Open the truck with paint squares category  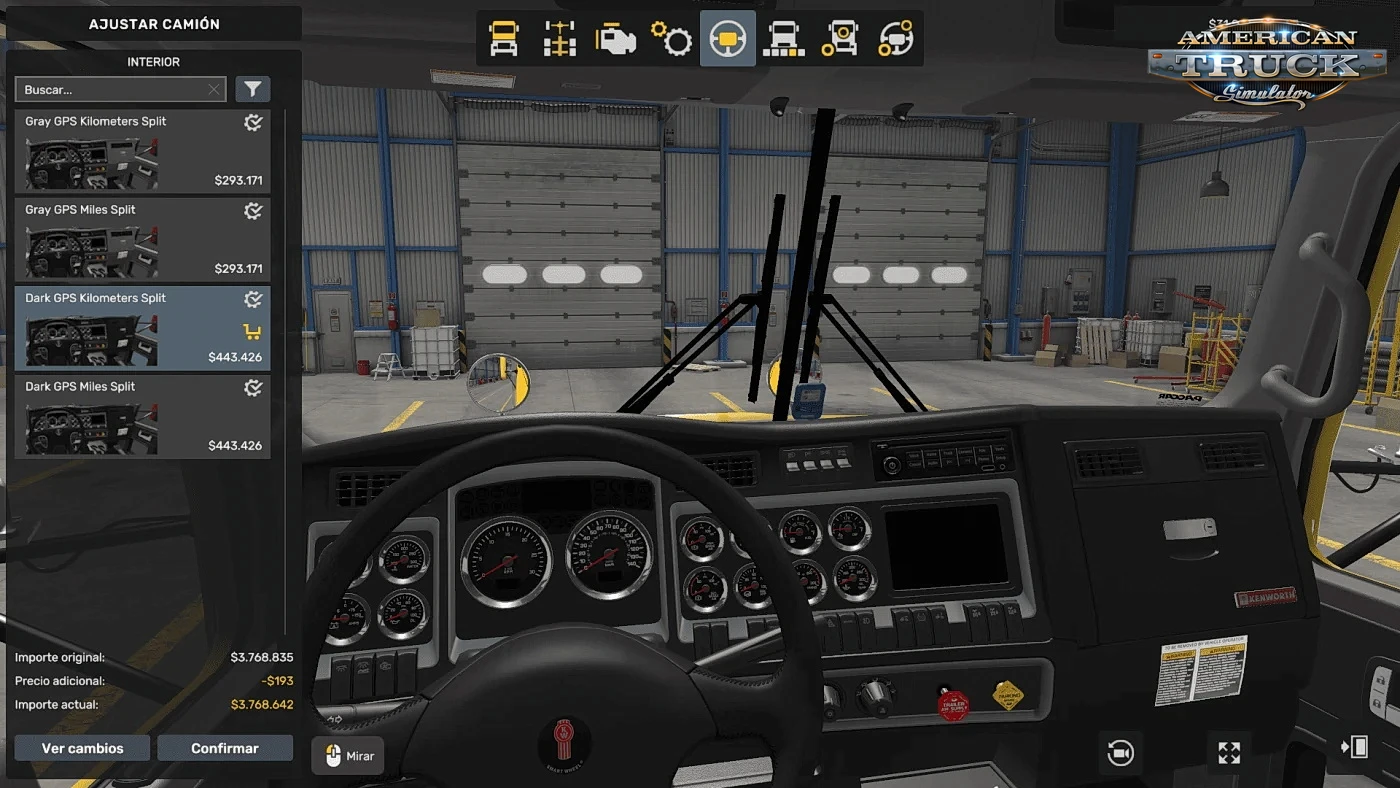pos(784,39)
